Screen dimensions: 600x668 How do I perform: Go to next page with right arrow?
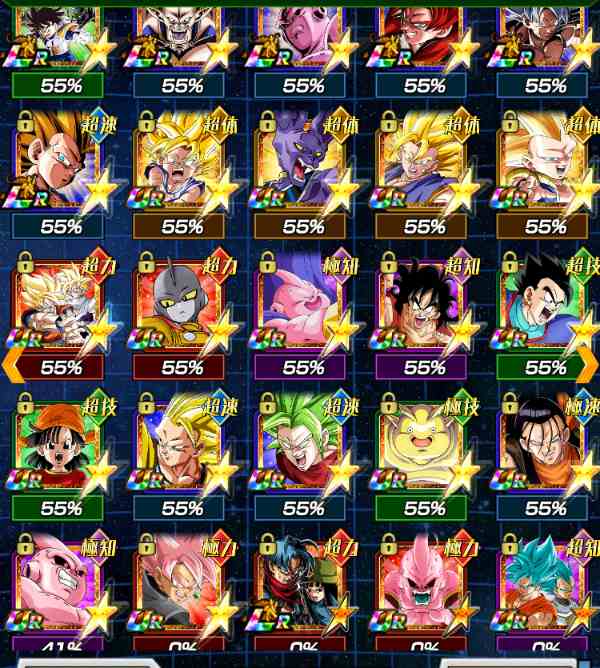[x=588, y=365]
